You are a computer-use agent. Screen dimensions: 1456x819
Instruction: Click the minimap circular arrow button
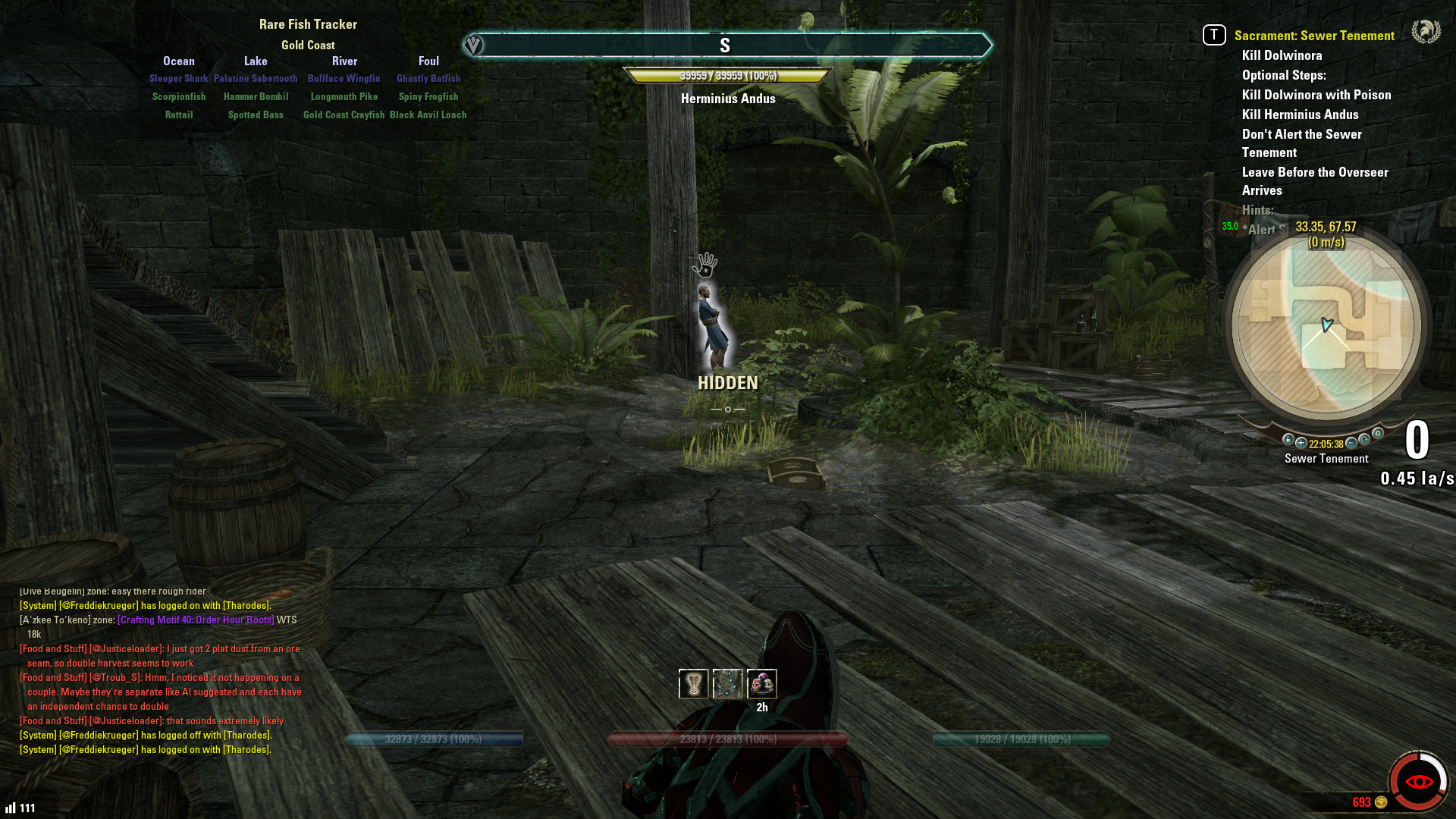pos(1364,439)
